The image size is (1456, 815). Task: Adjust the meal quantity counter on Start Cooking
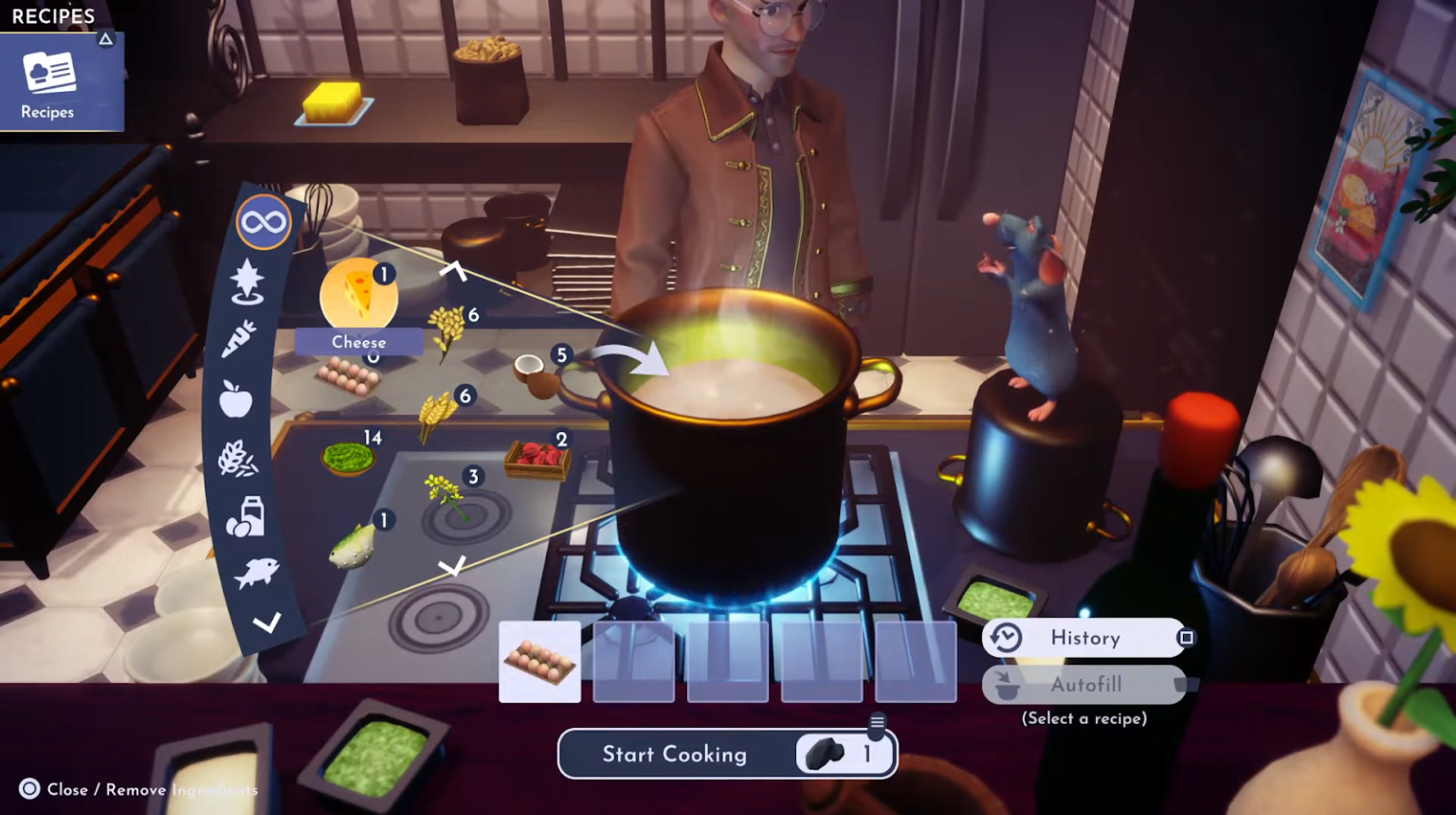843,753
